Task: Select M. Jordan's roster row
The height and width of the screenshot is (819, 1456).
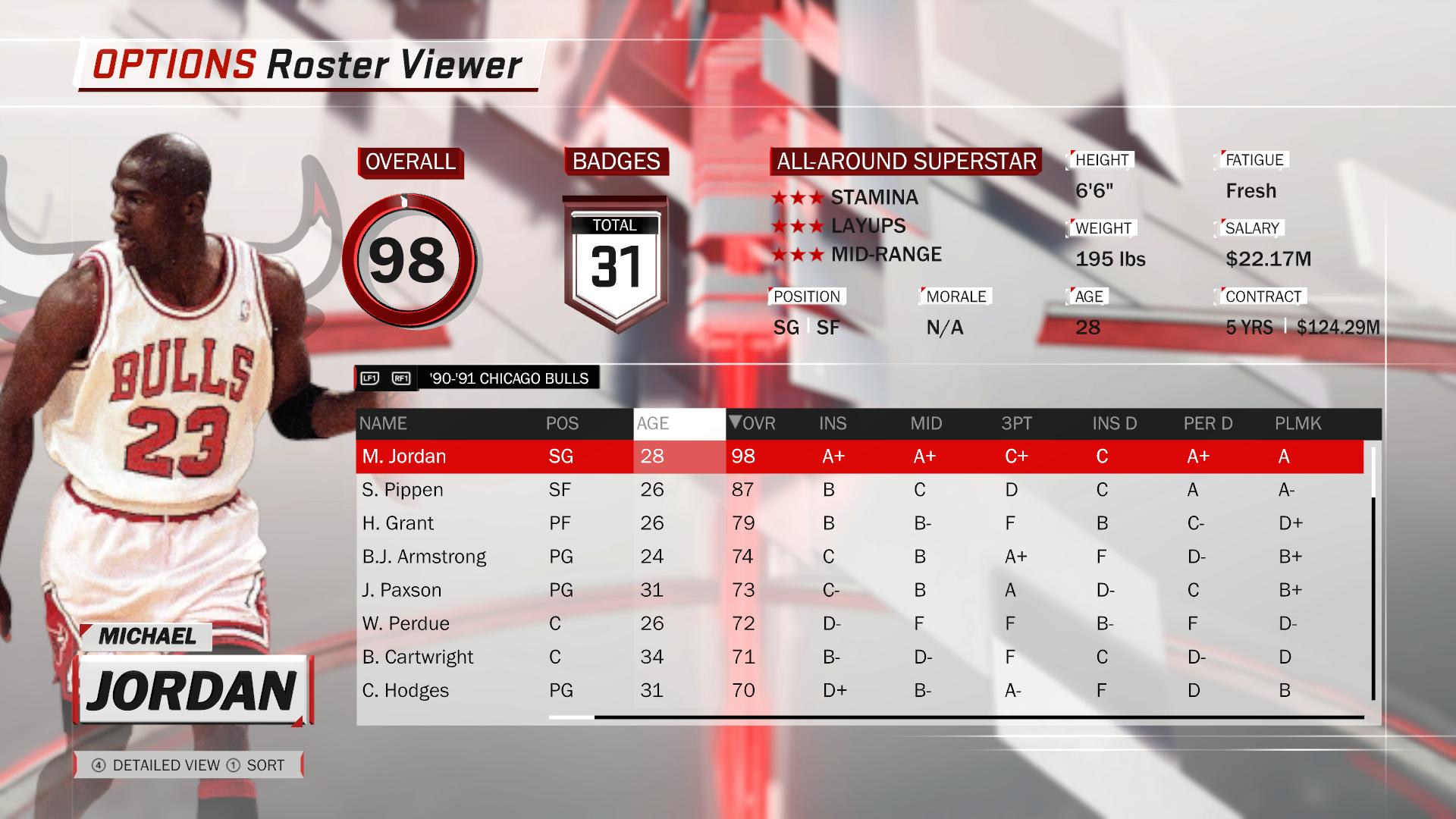Action: (x=403, y=457)
